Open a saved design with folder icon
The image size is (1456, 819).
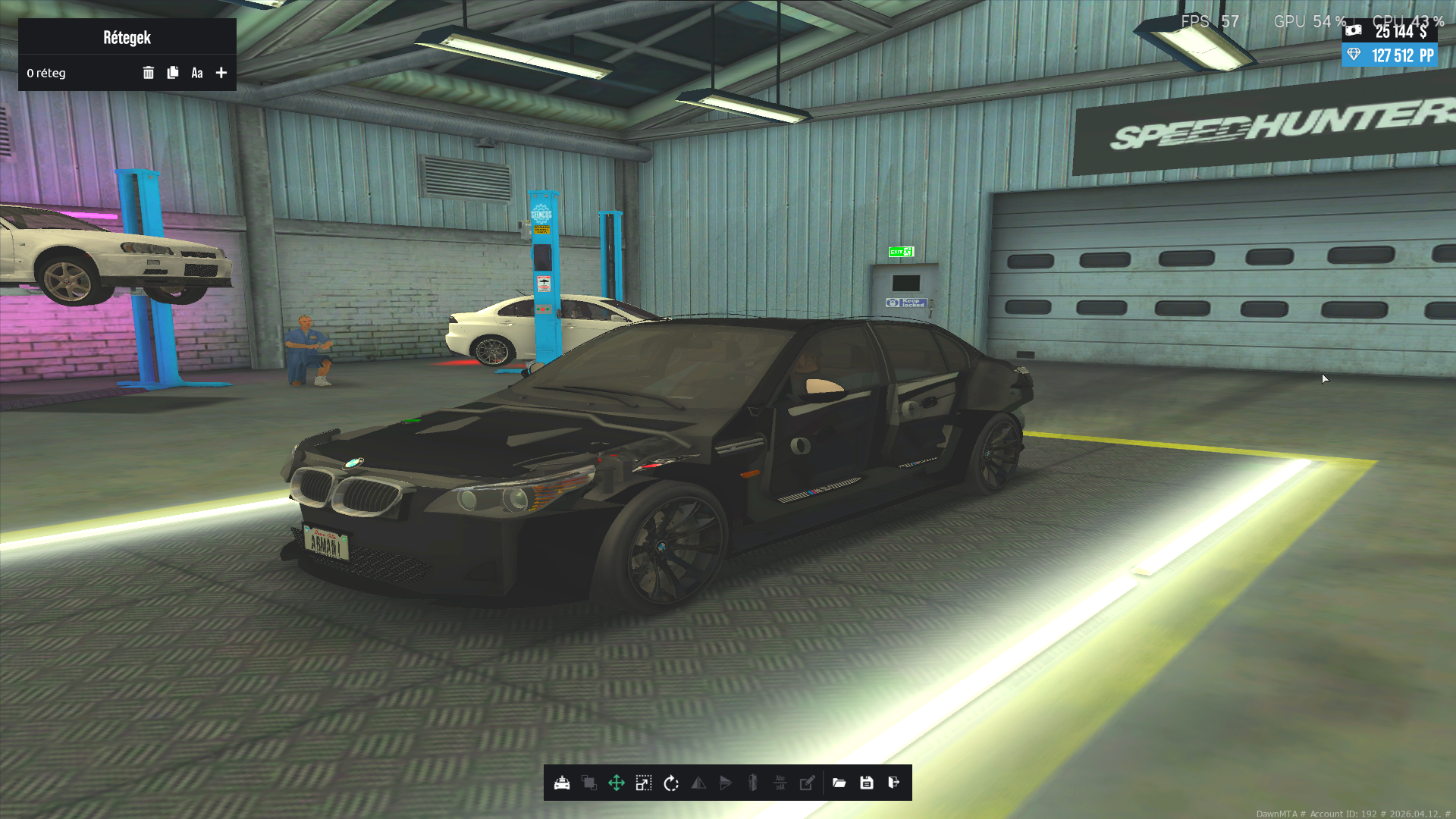point(839,783)
